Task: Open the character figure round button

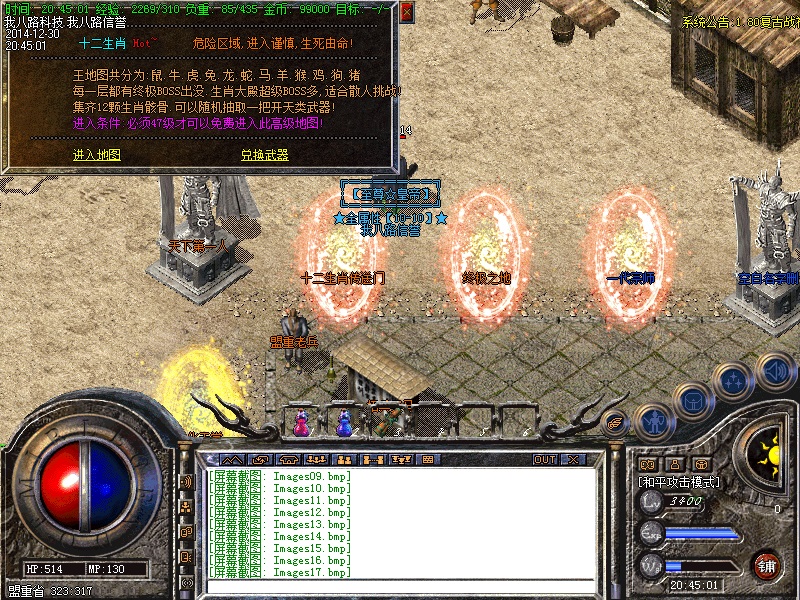Action: point(653,421)
